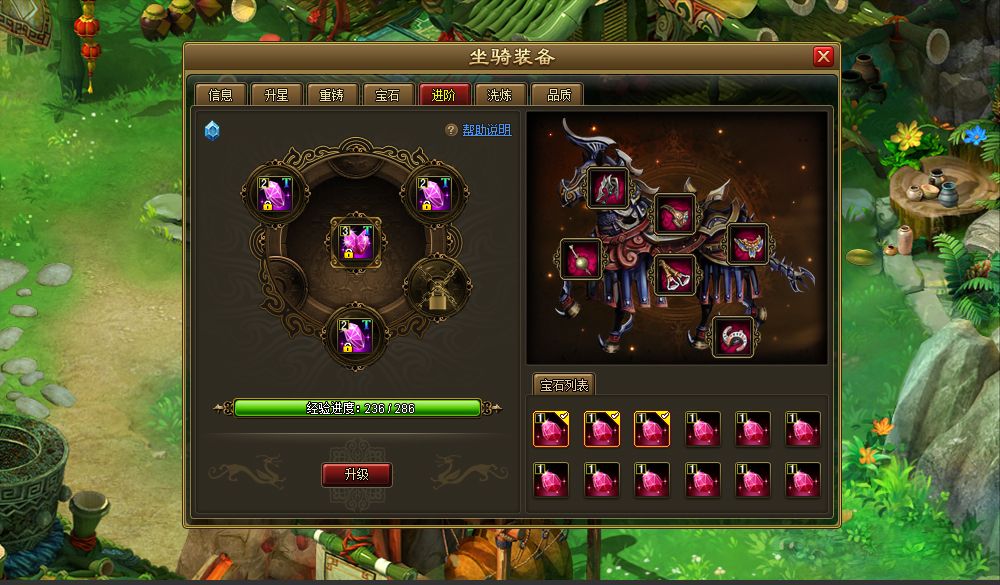Screen dimensions: 1000x585
Task: Open the 帮助说明 help link
Action: point(486,130)
